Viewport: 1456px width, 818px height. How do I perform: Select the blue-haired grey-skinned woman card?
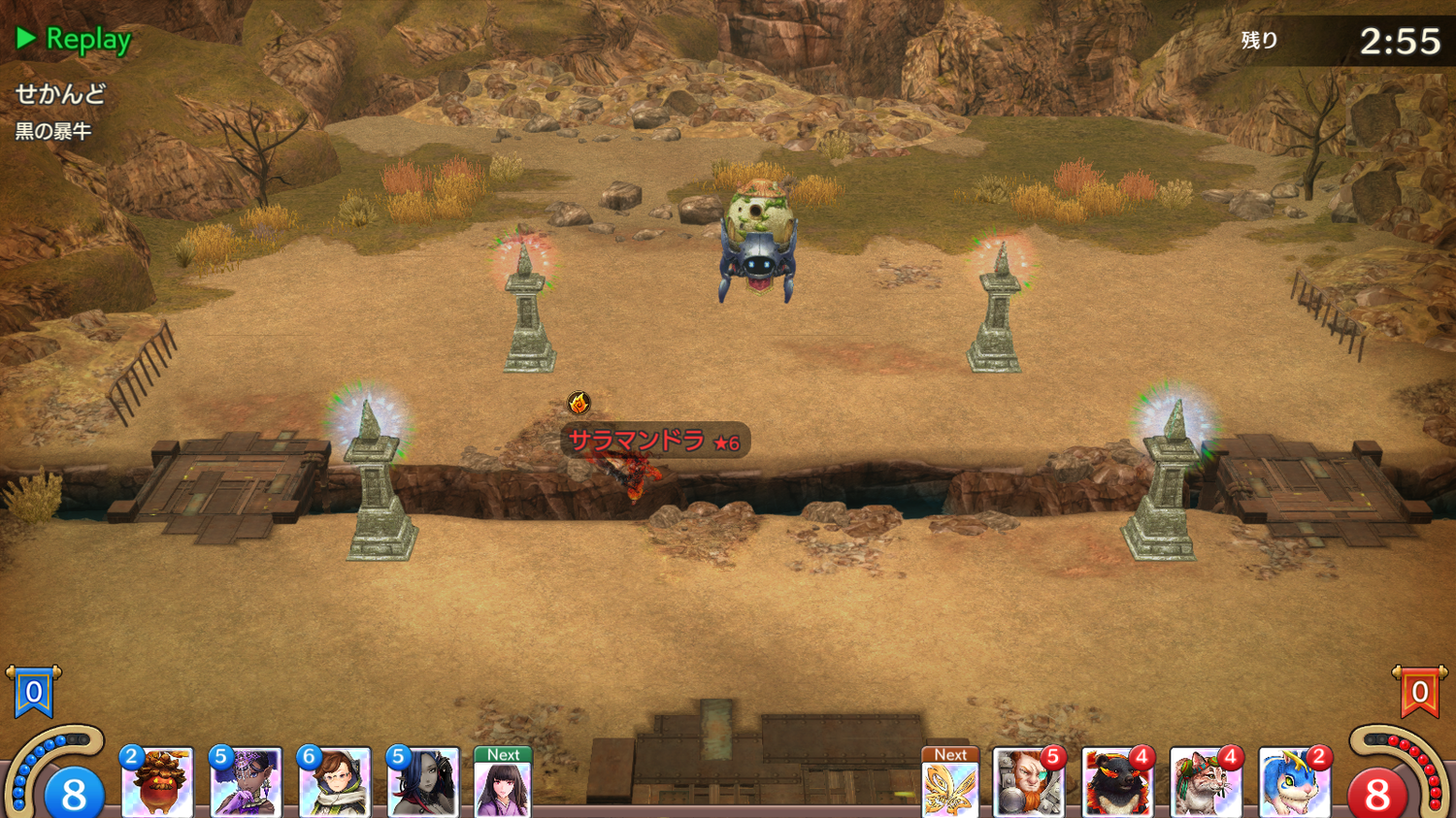pos(422,782)
